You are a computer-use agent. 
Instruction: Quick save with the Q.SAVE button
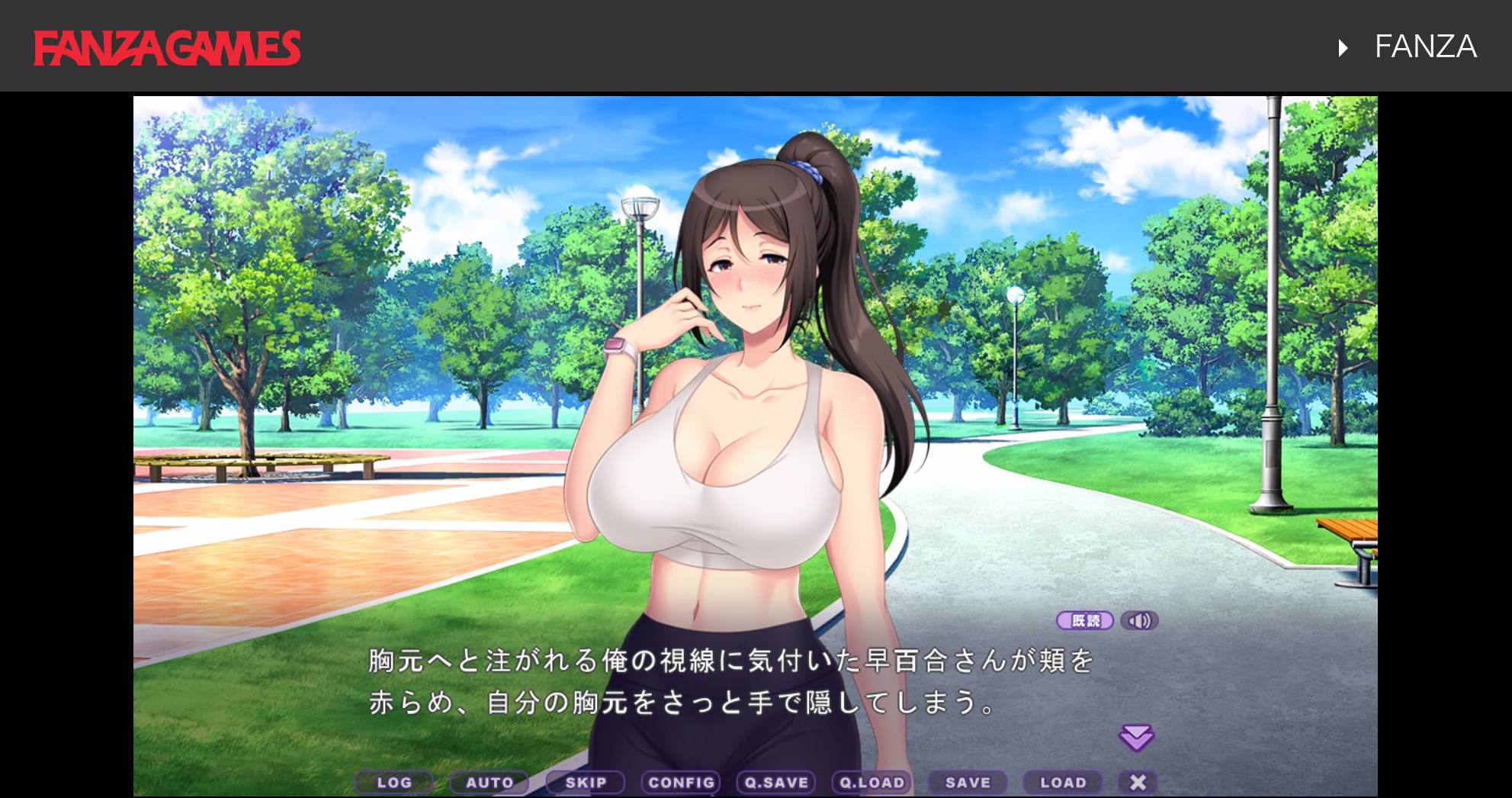tap(776, 782)
